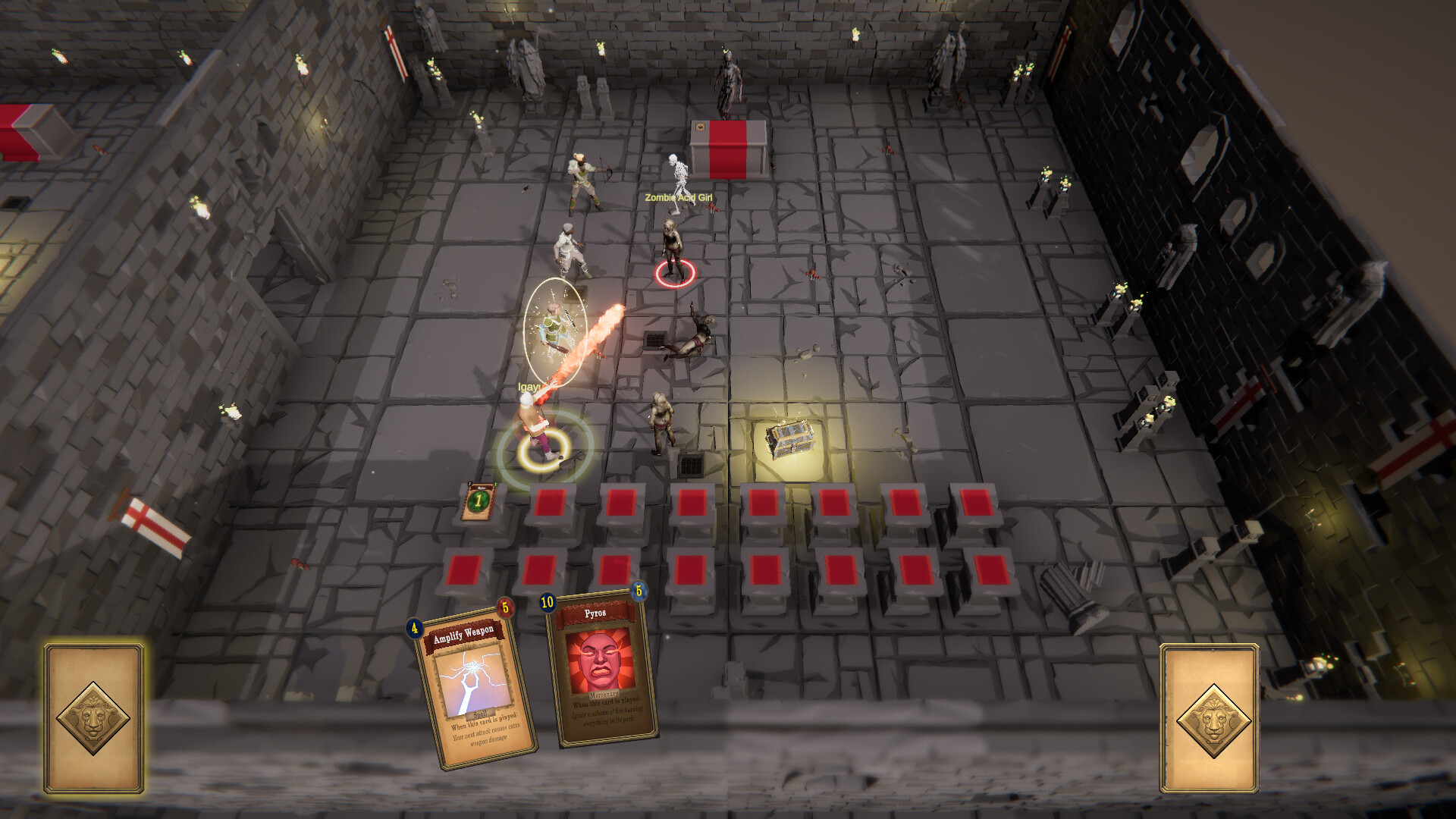1456x819 pixels.
Task: Click the blue cost gem showing 4 on Amplify Weapon
Action: tap(414, 628)
